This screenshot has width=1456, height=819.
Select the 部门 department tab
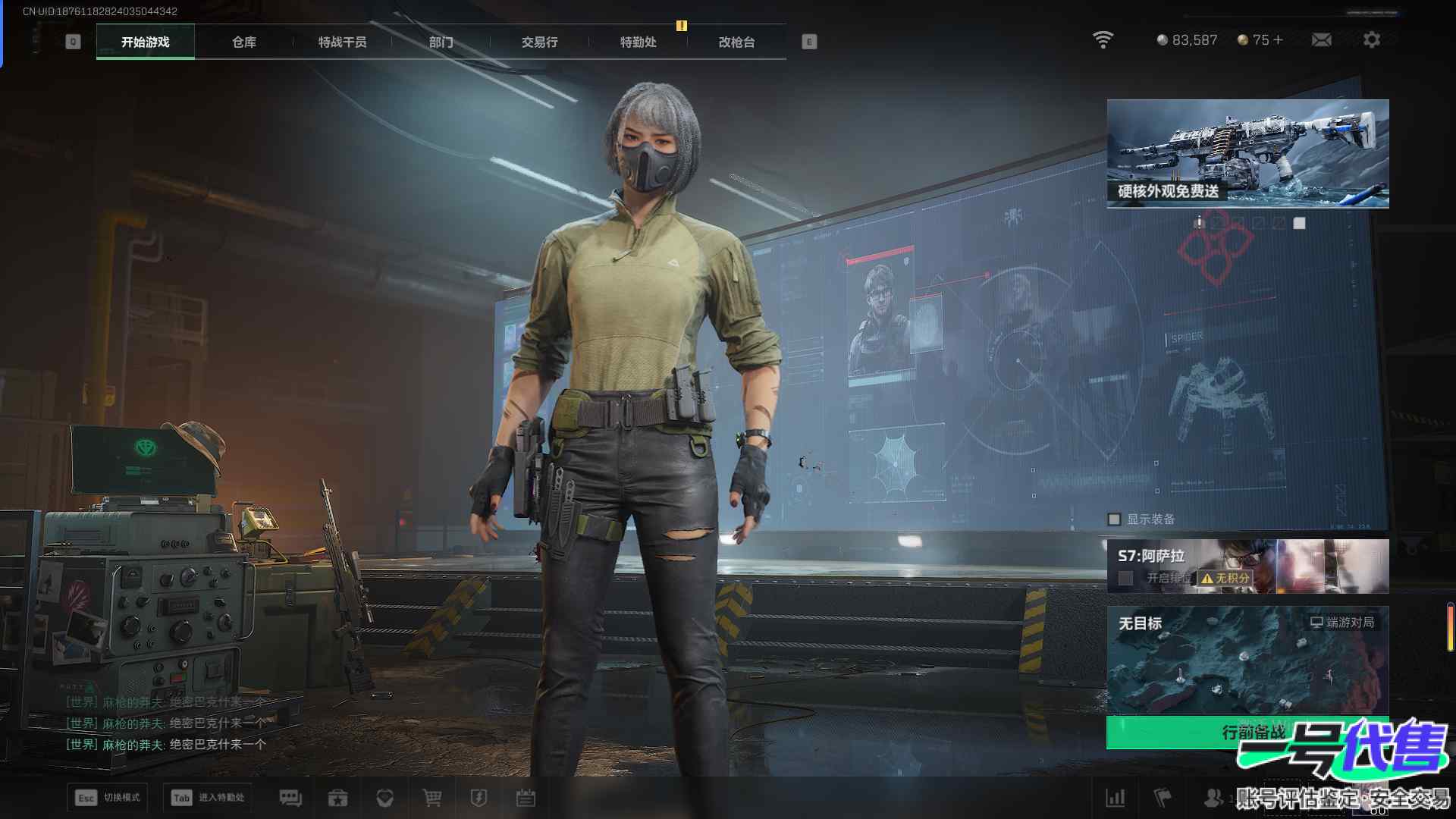point(441,42)
